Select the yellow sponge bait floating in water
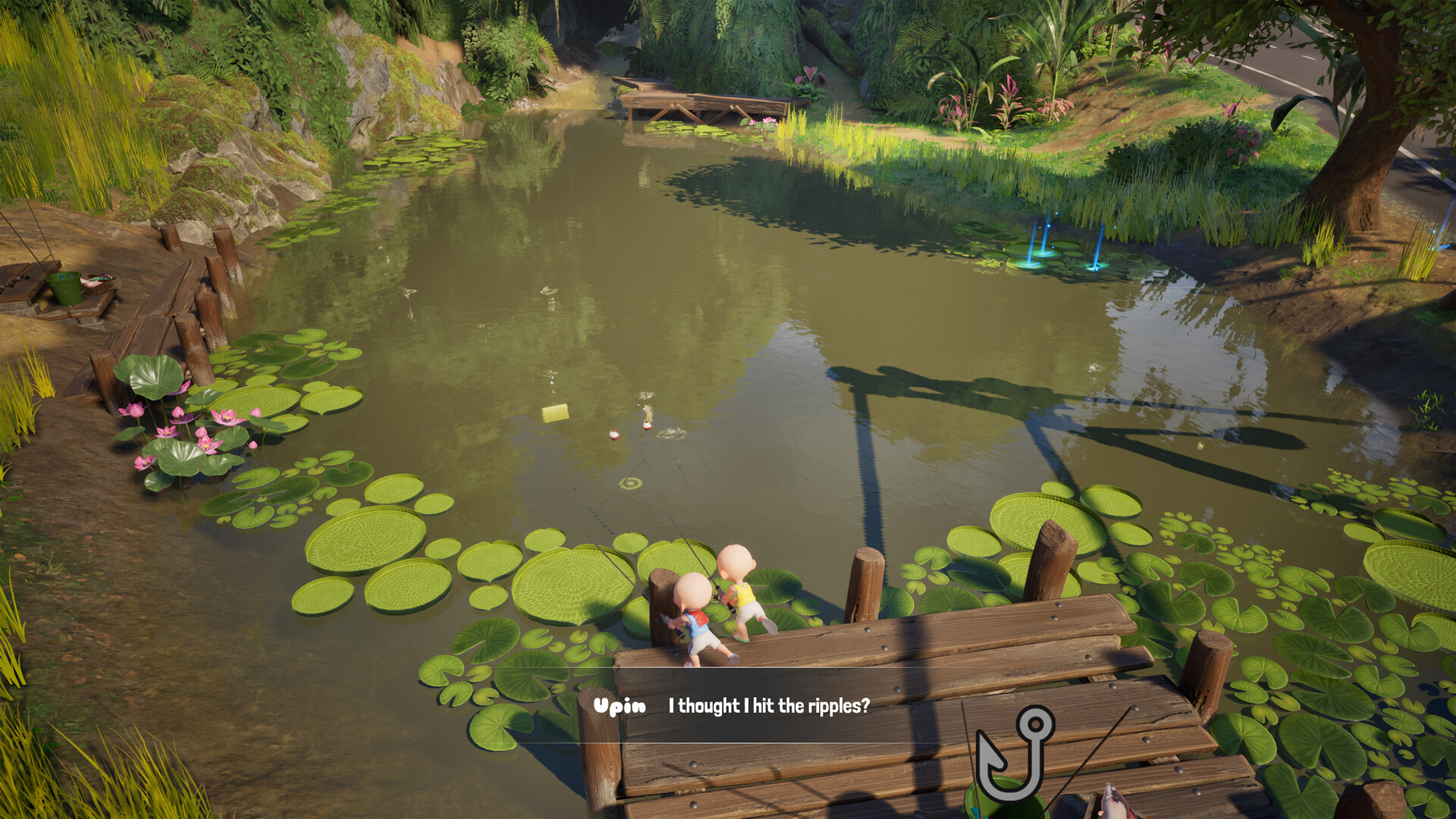The height and width of the screenshot is (819, 1456). point(556,412)
